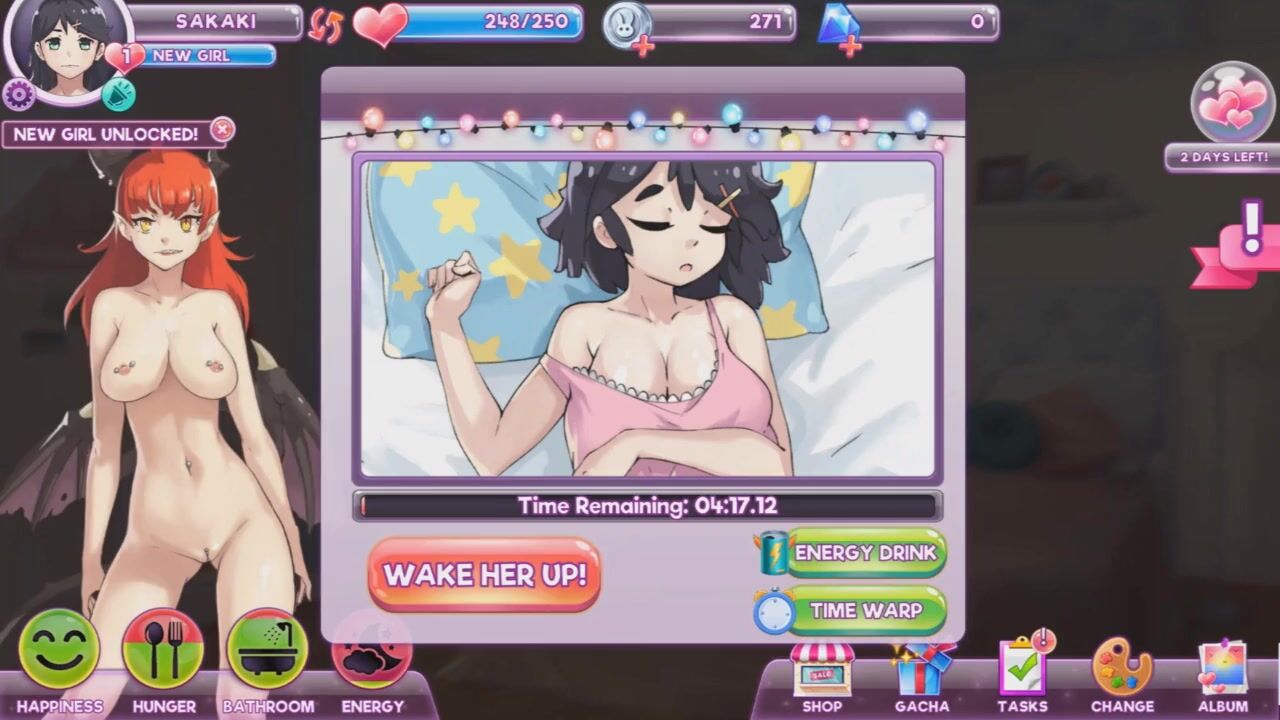
Task: View the Album
Action: (1223, 672)
